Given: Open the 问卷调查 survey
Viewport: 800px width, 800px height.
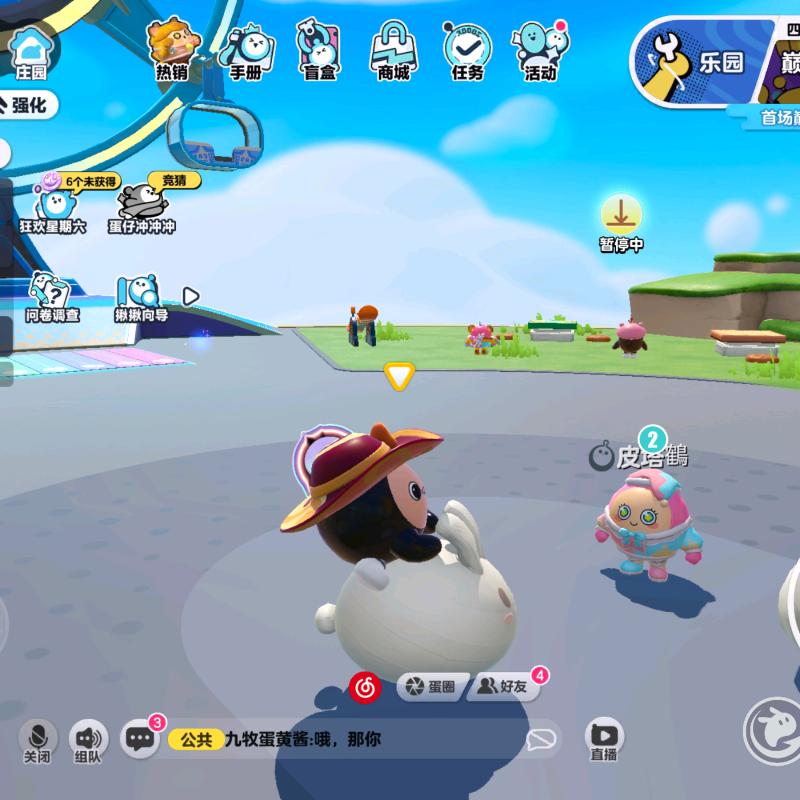Looking at the screenshot, I should [x=51, y=297].
